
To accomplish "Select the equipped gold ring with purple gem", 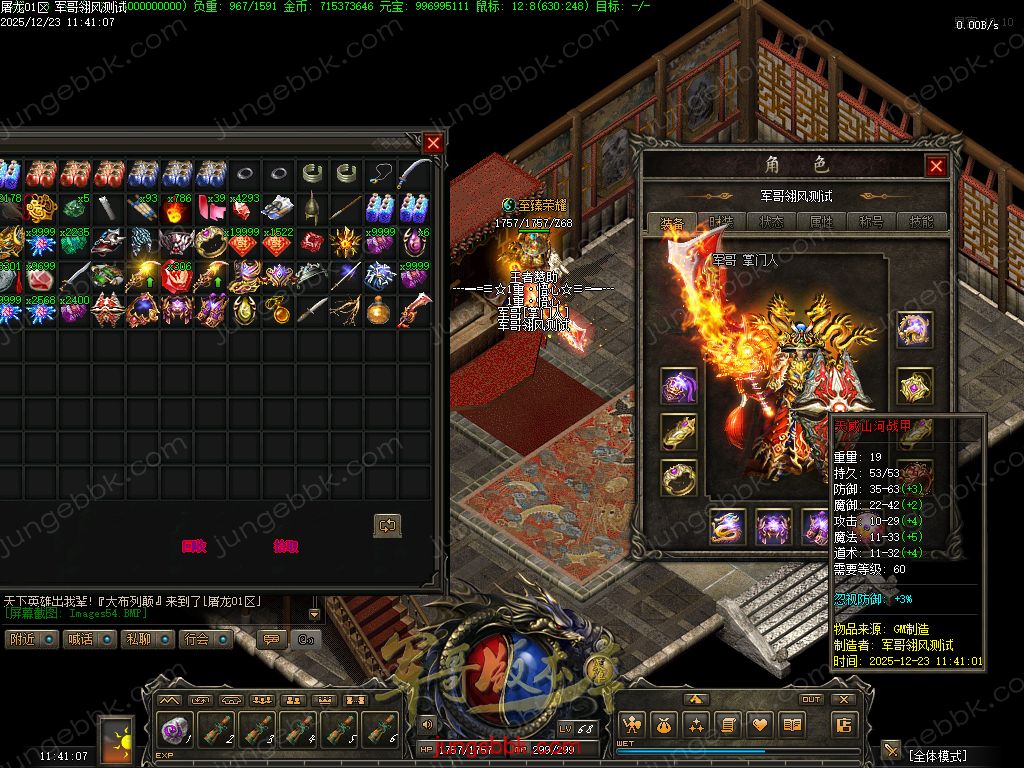I will click(x=679, y=477).
